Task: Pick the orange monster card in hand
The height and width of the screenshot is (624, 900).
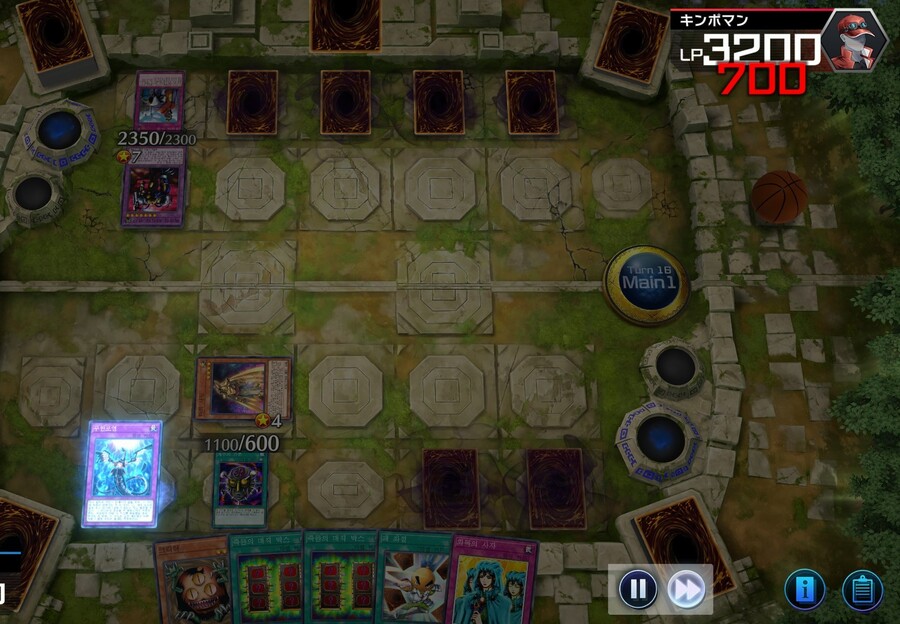Action: (x=193, y=580)
